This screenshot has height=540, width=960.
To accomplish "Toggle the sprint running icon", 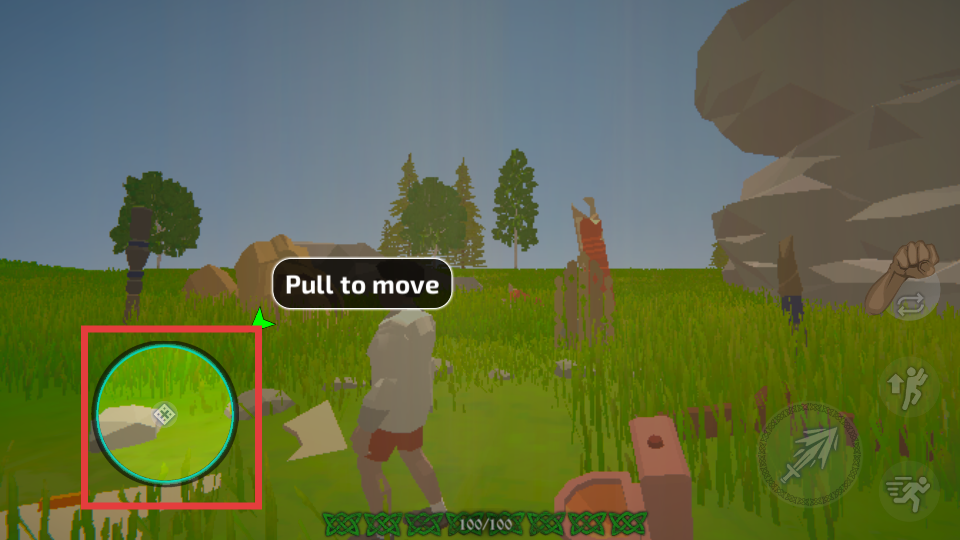I will click(x=908, y=490).
